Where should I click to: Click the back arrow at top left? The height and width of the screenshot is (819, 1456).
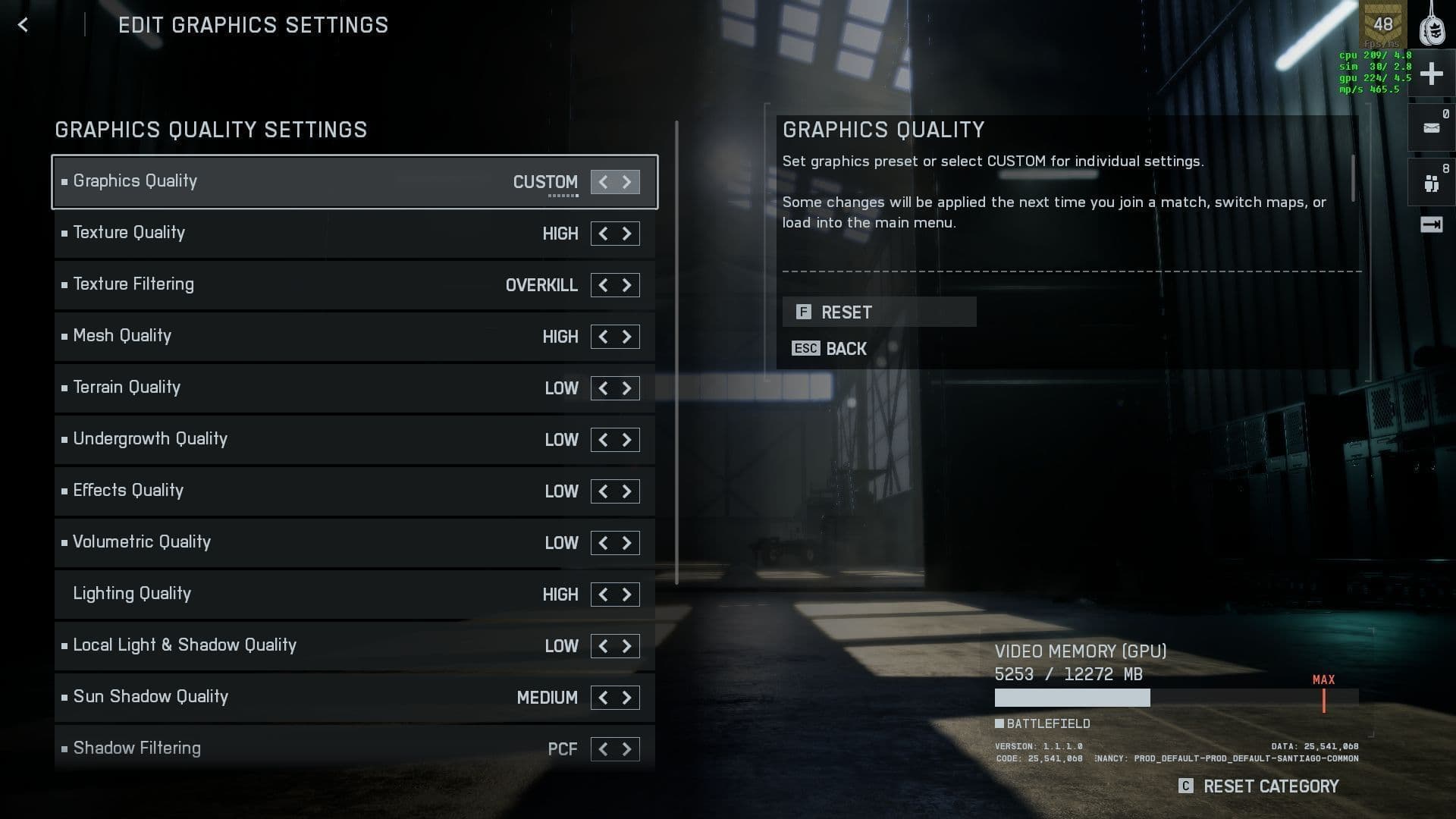(23, 25)
